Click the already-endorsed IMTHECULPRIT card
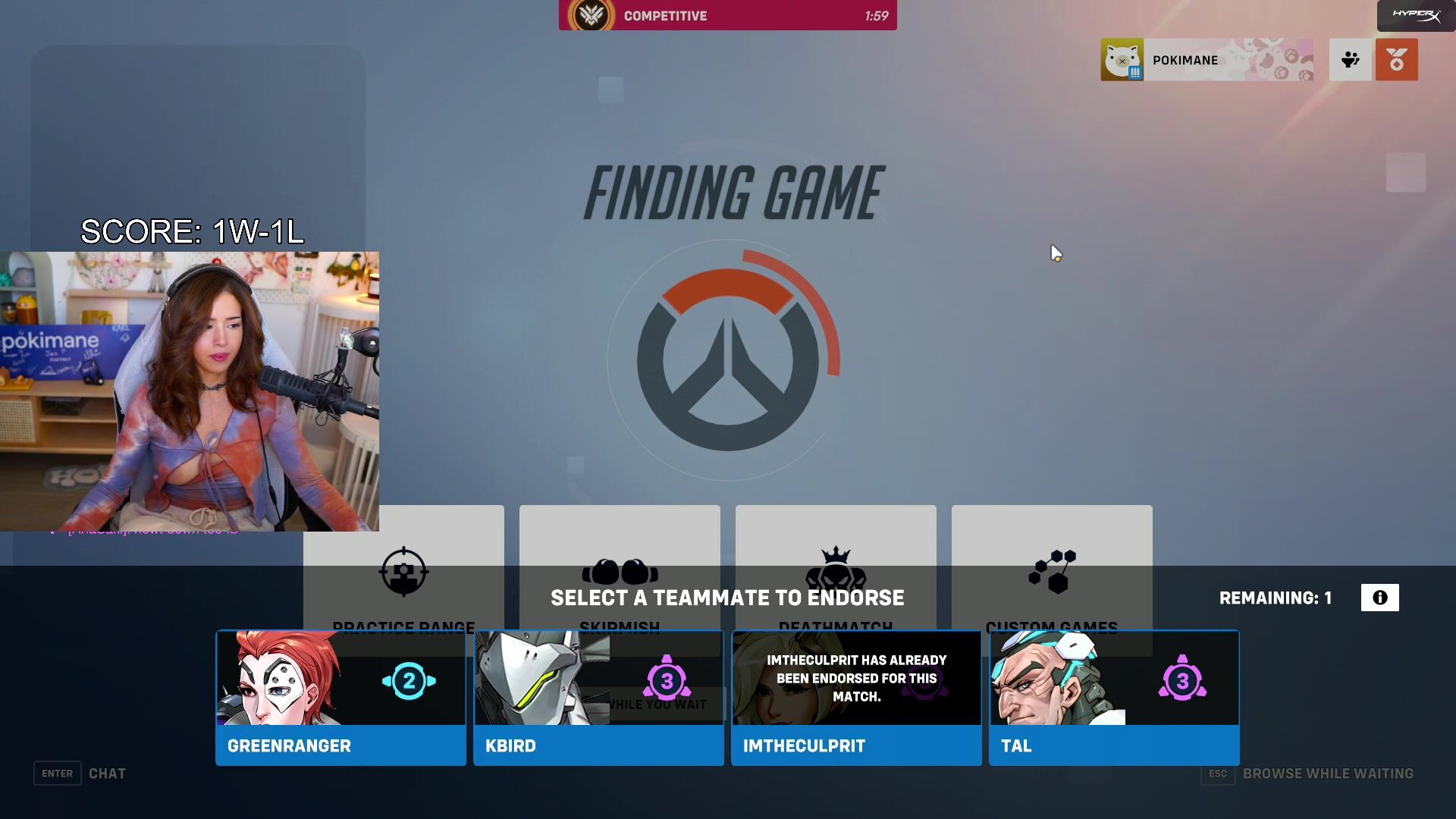The image size is (1456, 819). tap(856, 698)
